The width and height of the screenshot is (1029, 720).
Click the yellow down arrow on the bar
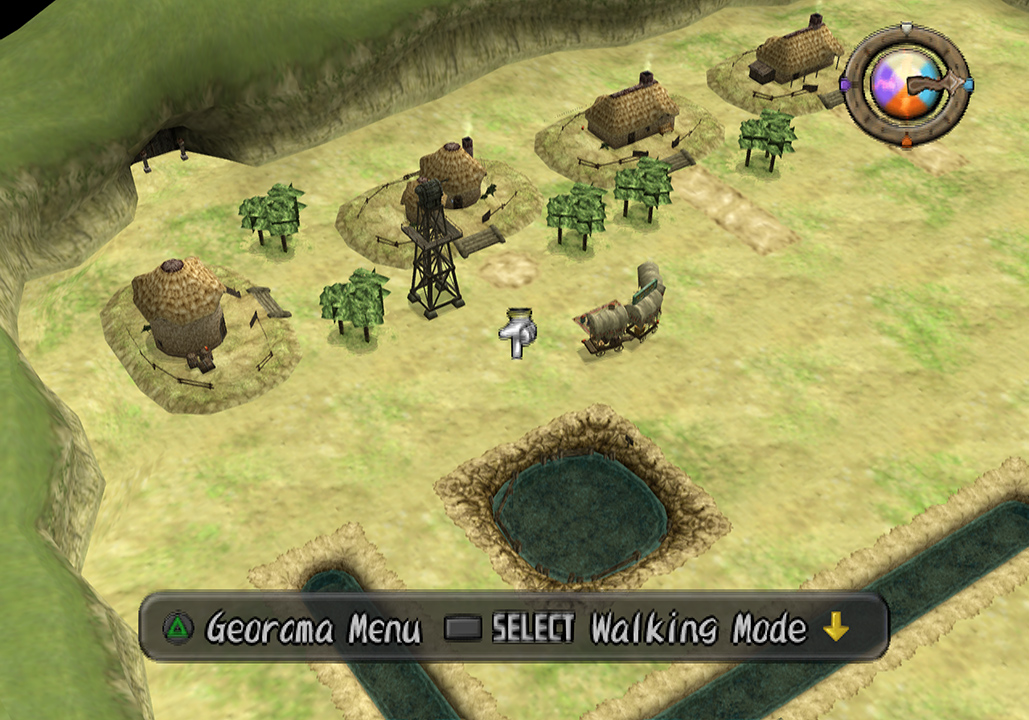[835, 628]
